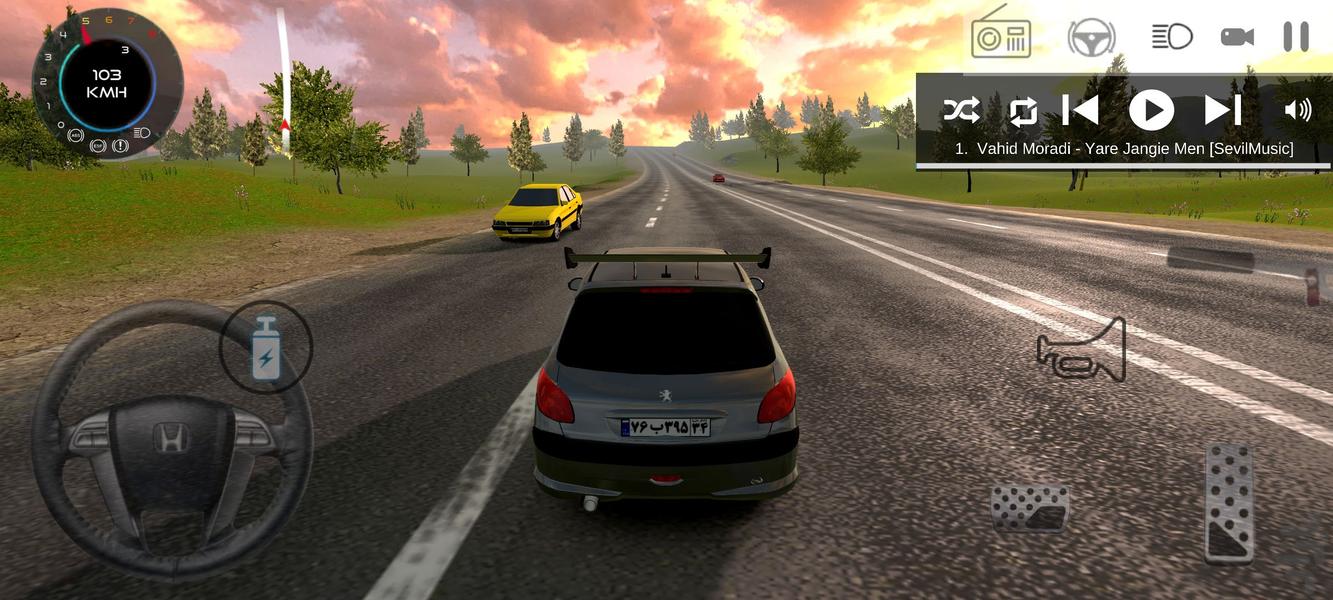Tap the brake pedal

click(x=1030, y=507)
